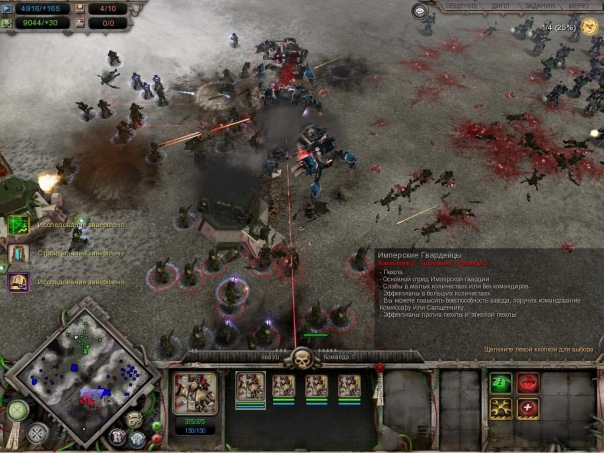Select the first squad member icon
The height and width of the screenshot is (453, 604).
pos(250,385)
